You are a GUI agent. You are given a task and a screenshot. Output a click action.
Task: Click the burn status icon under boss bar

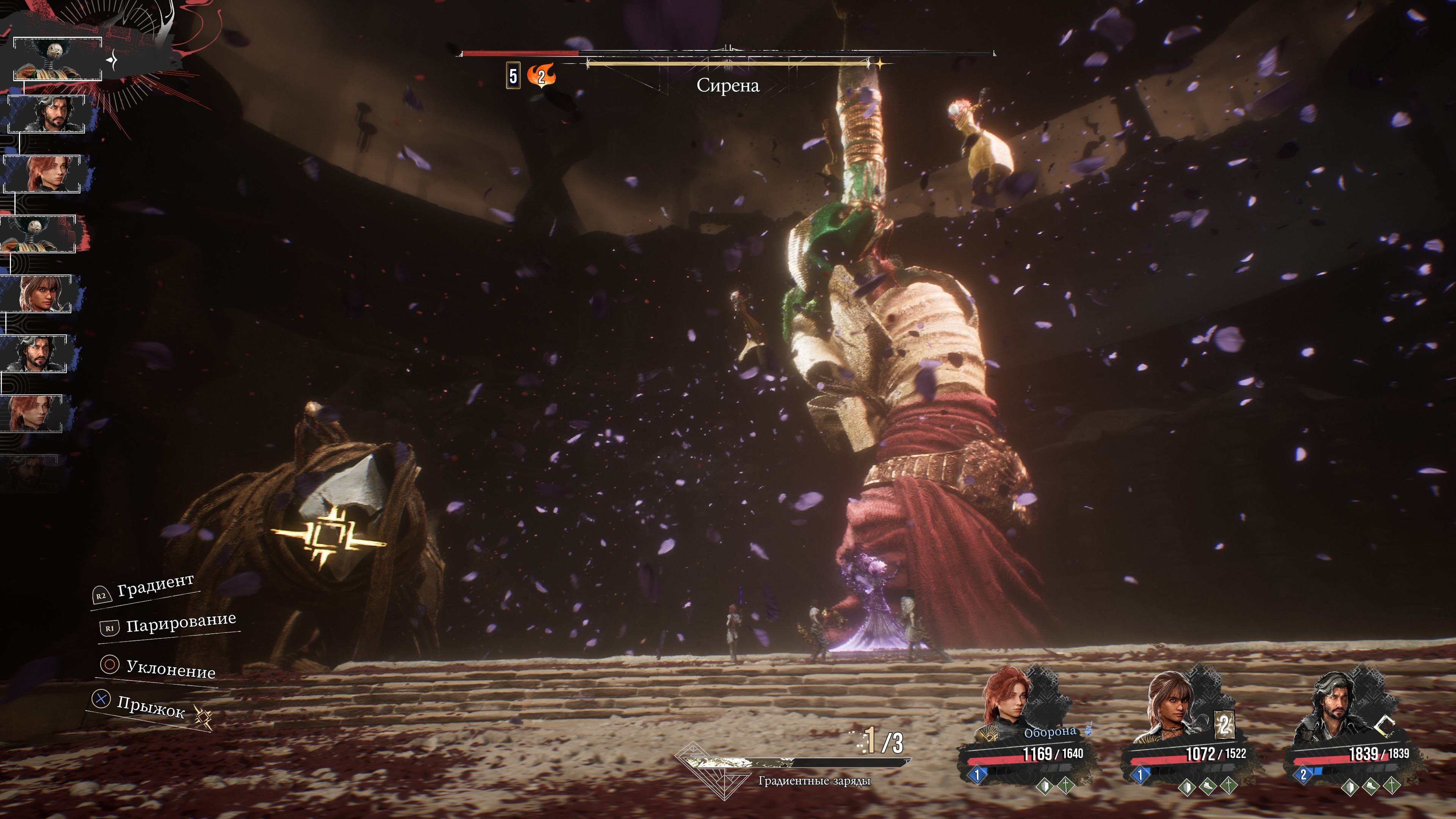coord(541,76)
